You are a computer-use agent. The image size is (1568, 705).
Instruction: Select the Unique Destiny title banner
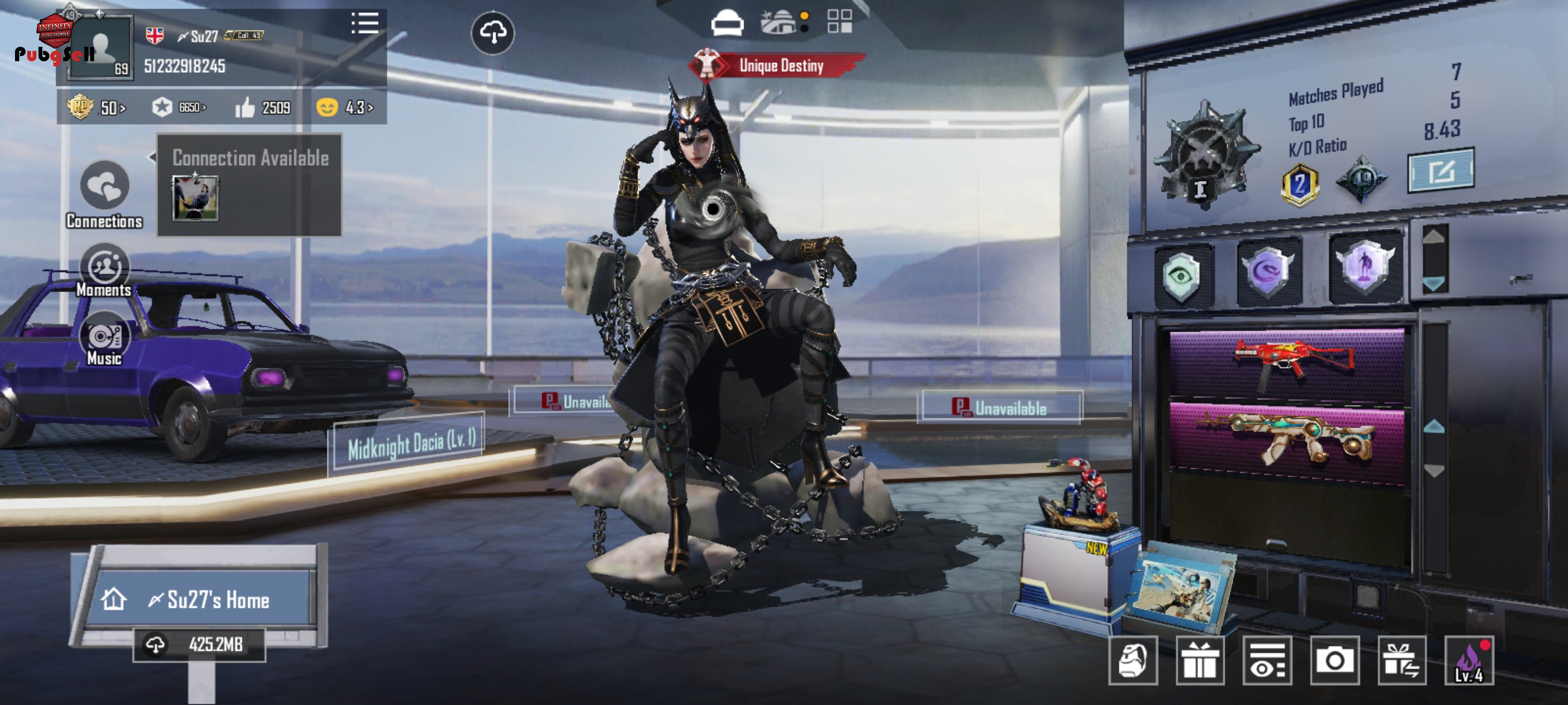[x=779, y=65]
